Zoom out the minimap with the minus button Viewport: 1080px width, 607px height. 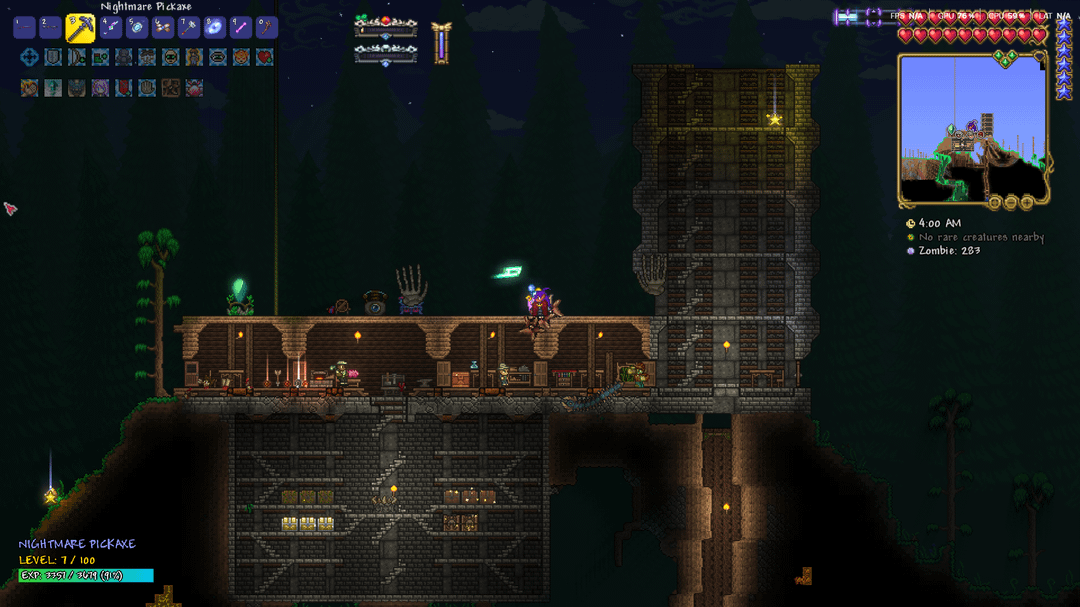pos(1010,203)
